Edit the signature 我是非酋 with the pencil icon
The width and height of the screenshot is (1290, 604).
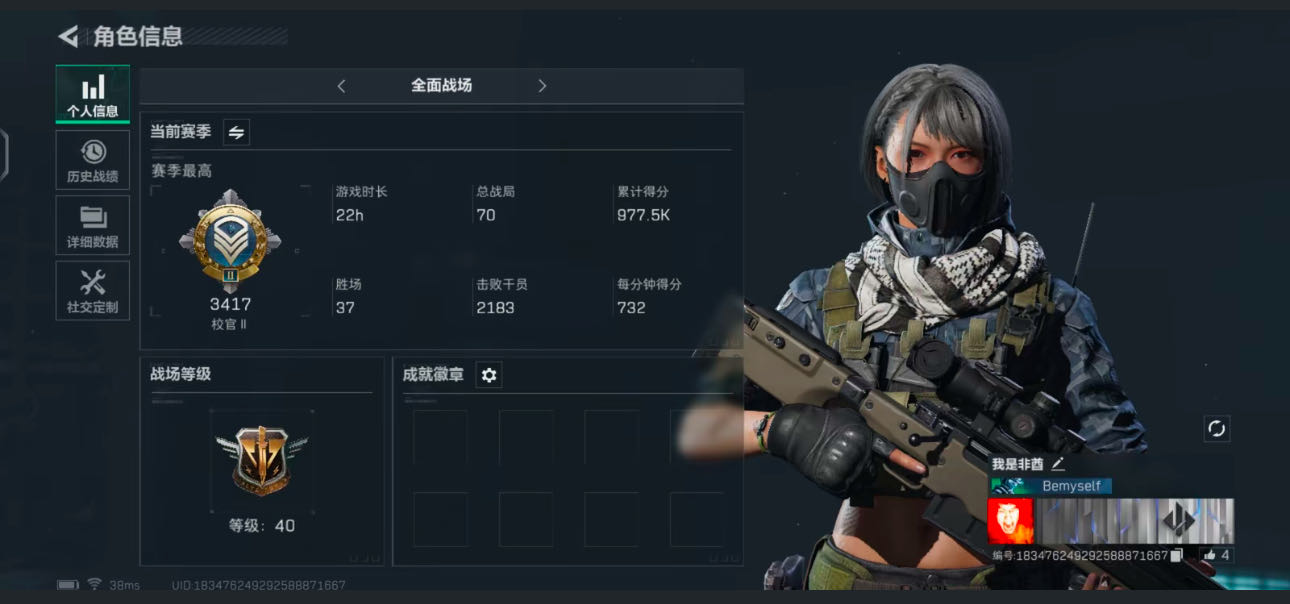click(x=1058, y=464)
